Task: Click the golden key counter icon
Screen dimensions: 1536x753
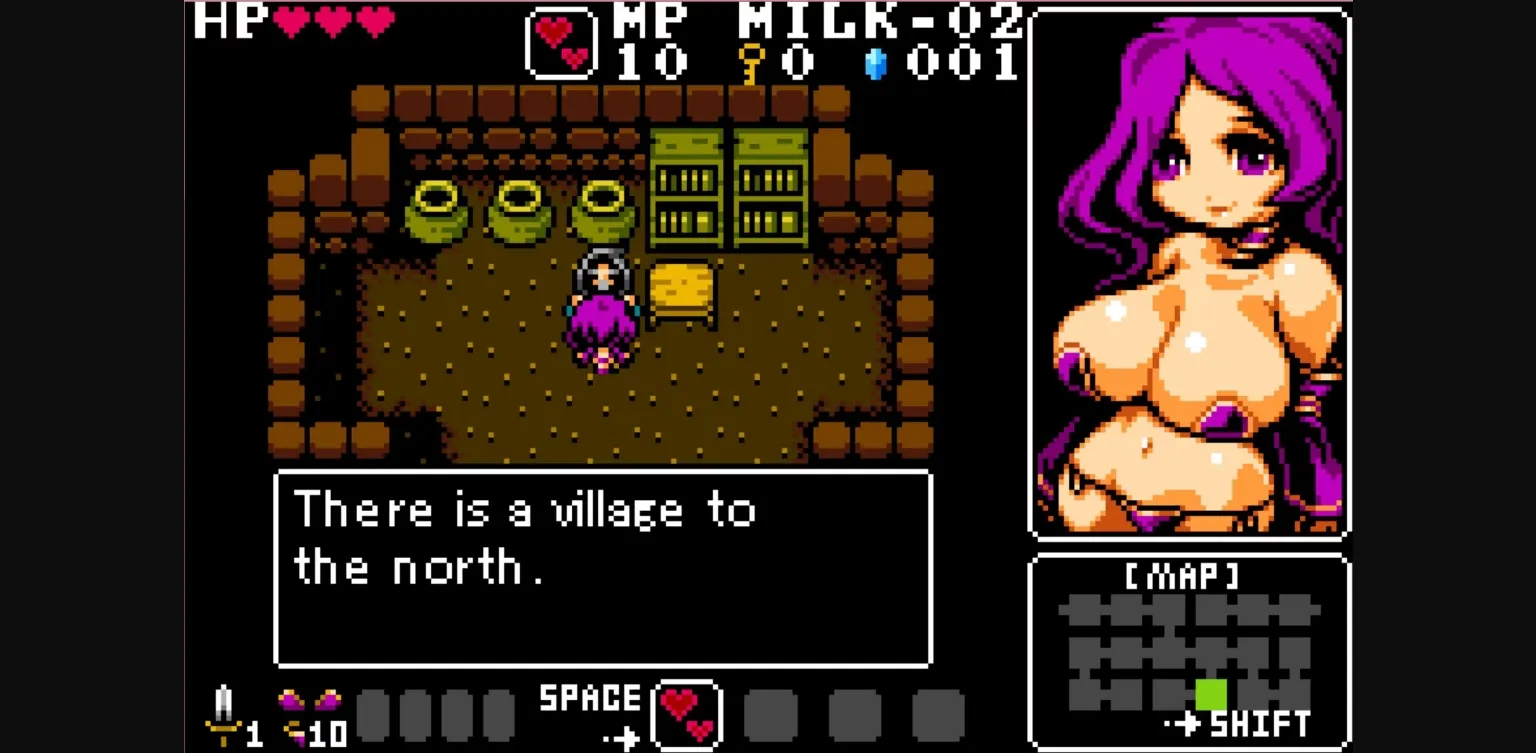Action: tap(752, 62)
